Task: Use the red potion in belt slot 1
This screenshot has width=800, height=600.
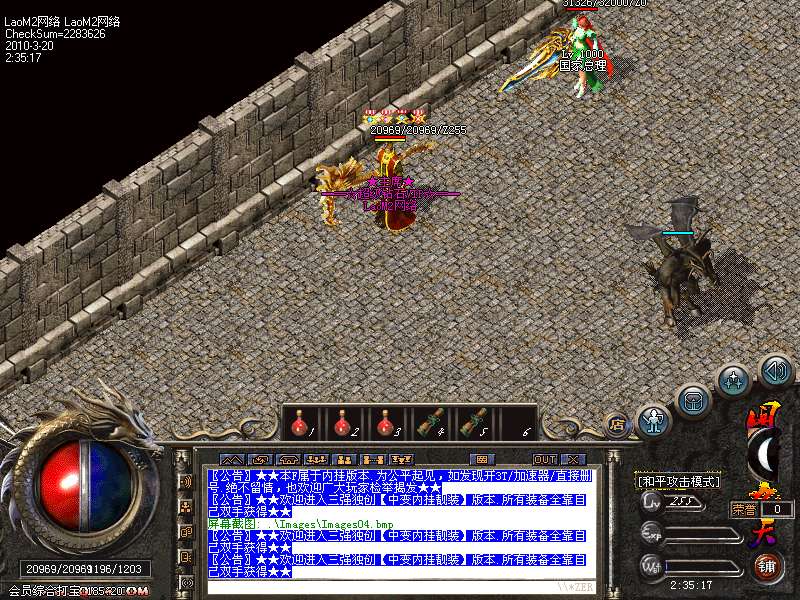Action: pyautogui.click(x=297, y=424)
